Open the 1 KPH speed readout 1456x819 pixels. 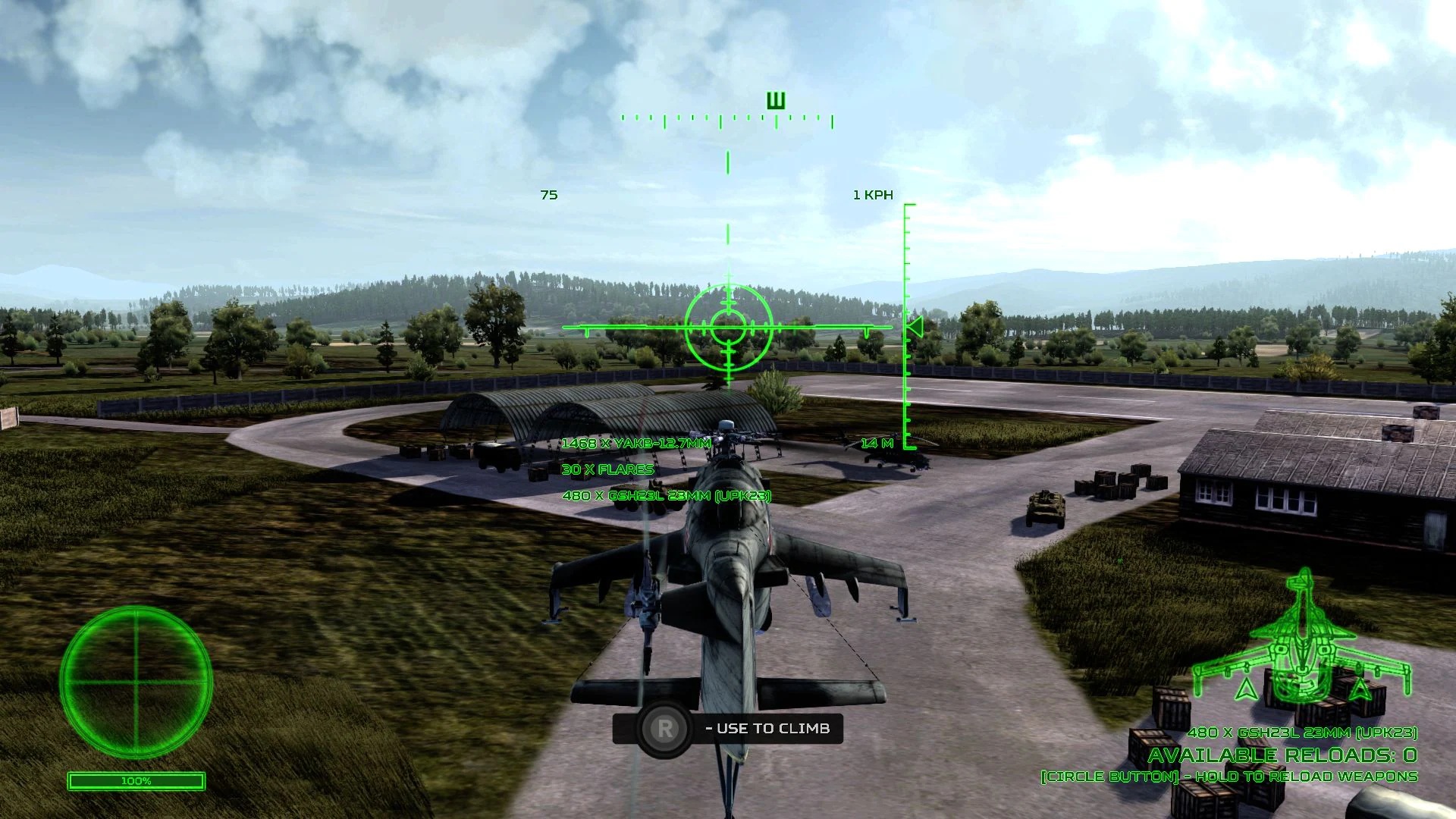point(874,194)
